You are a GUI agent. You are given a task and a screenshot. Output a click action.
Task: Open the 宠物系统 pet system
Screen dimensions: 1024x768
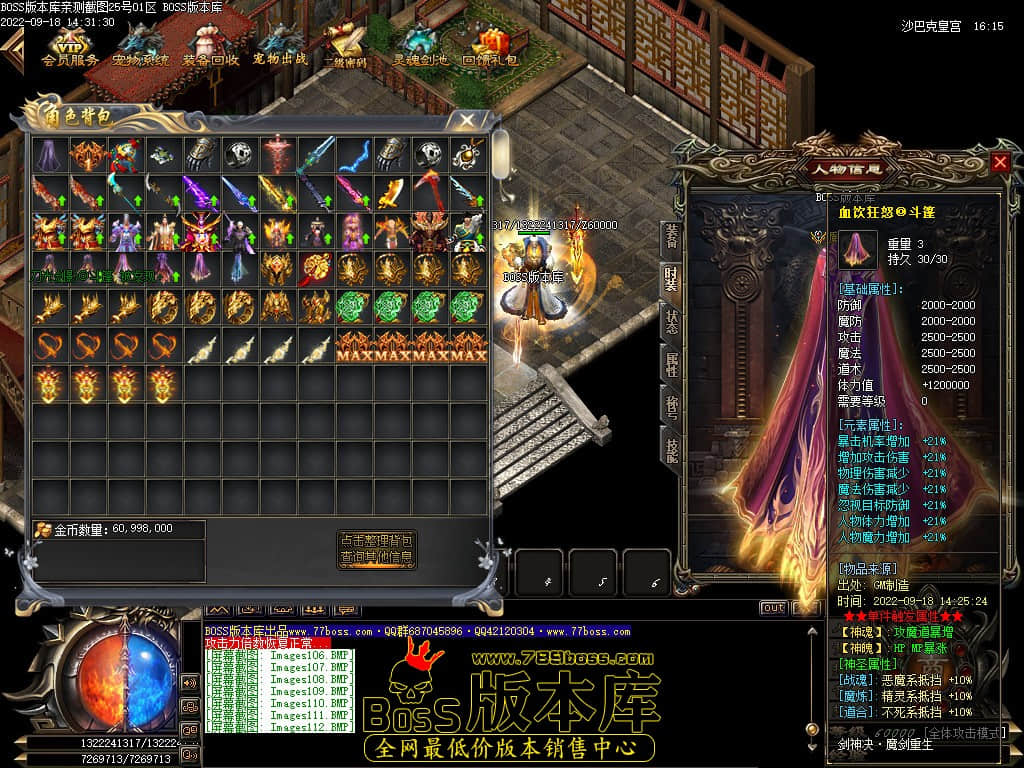[140, 46]
